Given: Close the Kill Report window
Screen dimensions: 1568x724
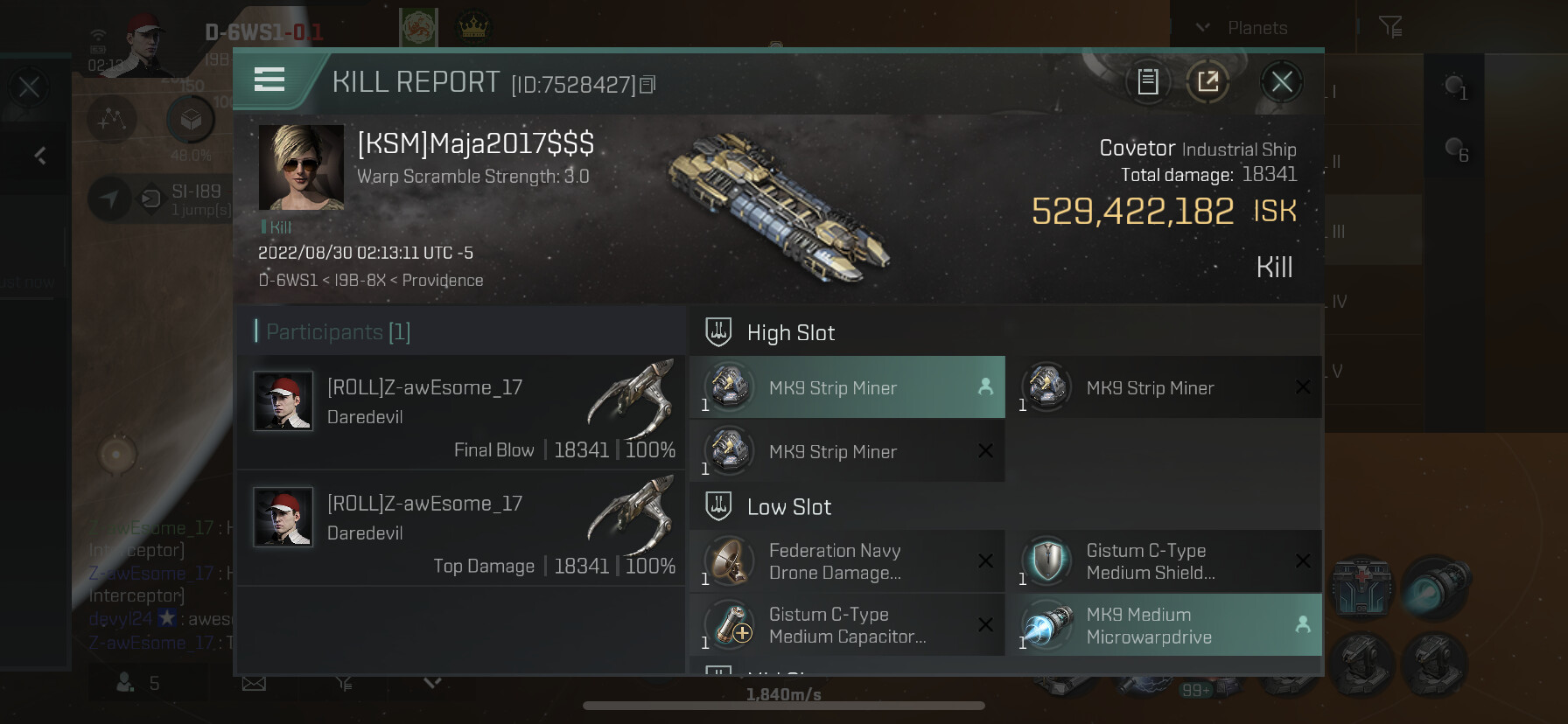Looking at the screenshot, I should coord(1282,82).
